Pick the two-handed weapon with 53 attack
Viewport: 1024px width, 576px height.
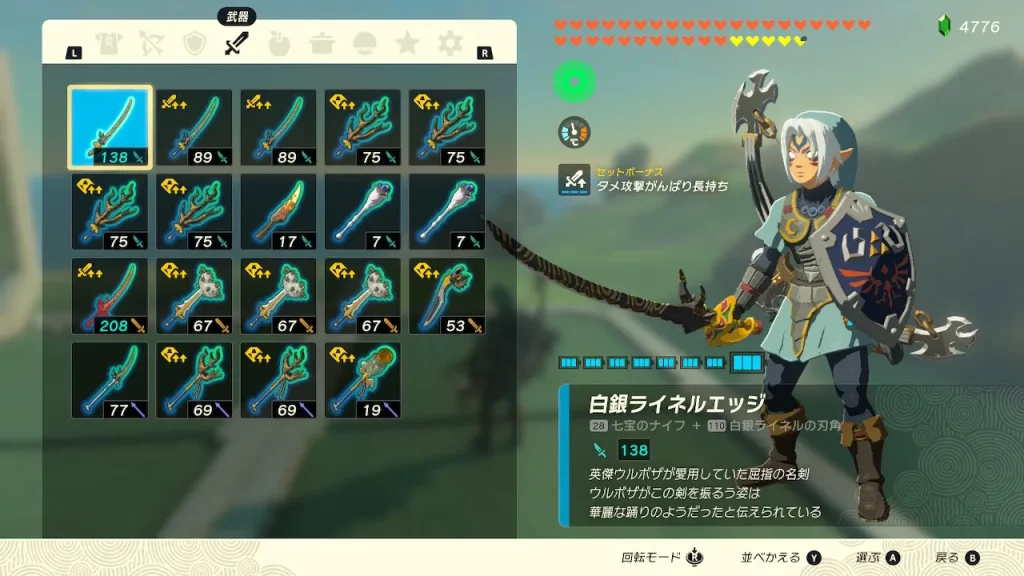pos(447,296)
